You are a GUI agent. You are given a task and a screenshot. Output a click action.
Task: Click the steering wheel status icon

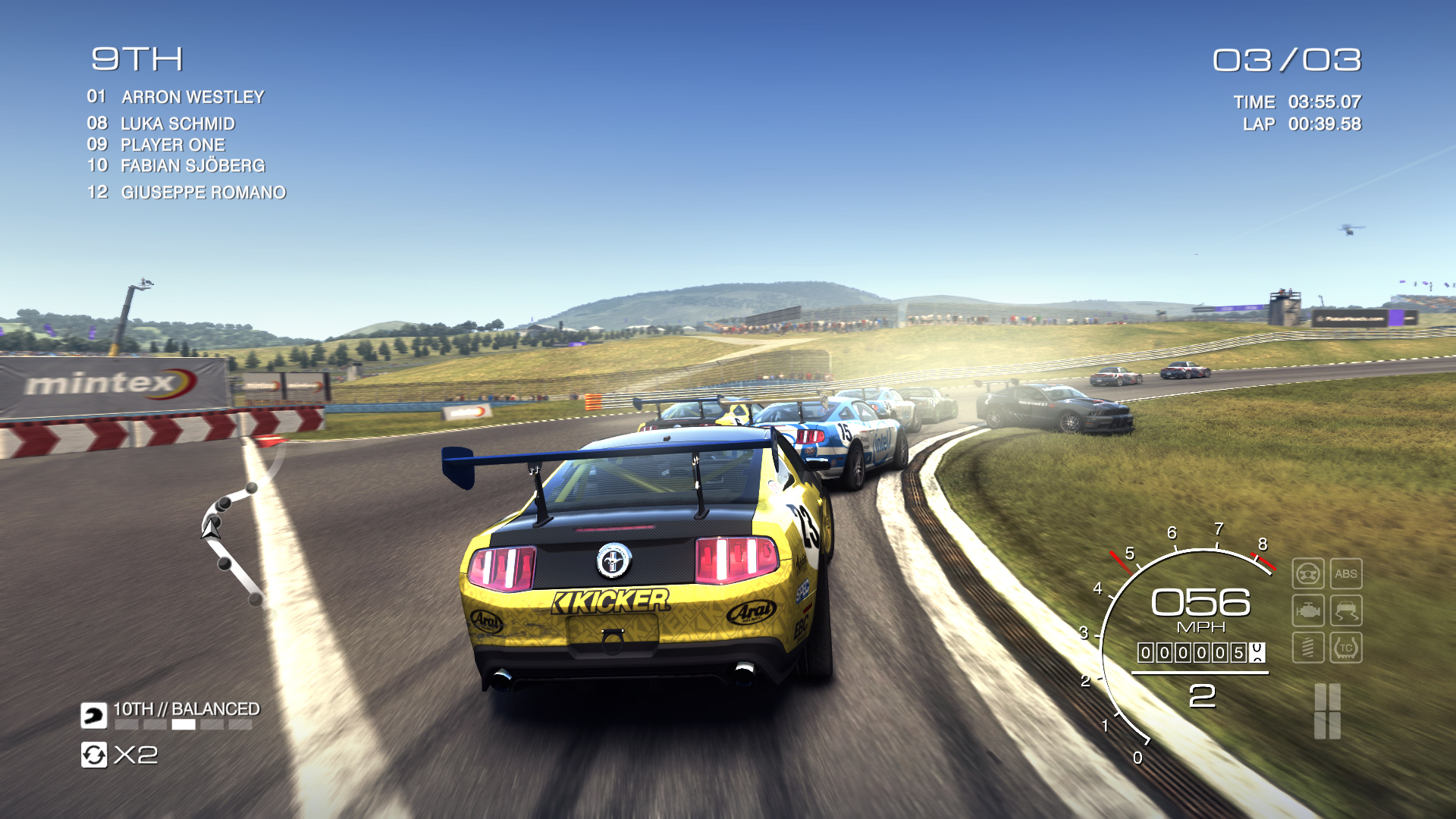click(x=1308, y=574)
